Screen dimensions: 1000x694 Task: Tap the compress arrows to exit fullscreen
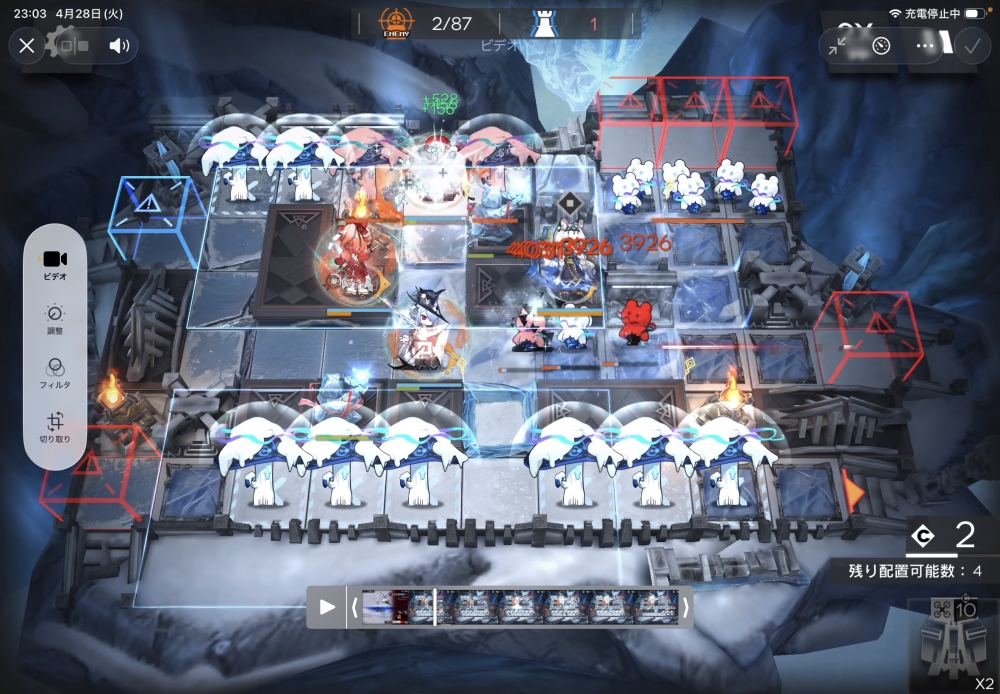pyautogui.click(x=838, y=45)
